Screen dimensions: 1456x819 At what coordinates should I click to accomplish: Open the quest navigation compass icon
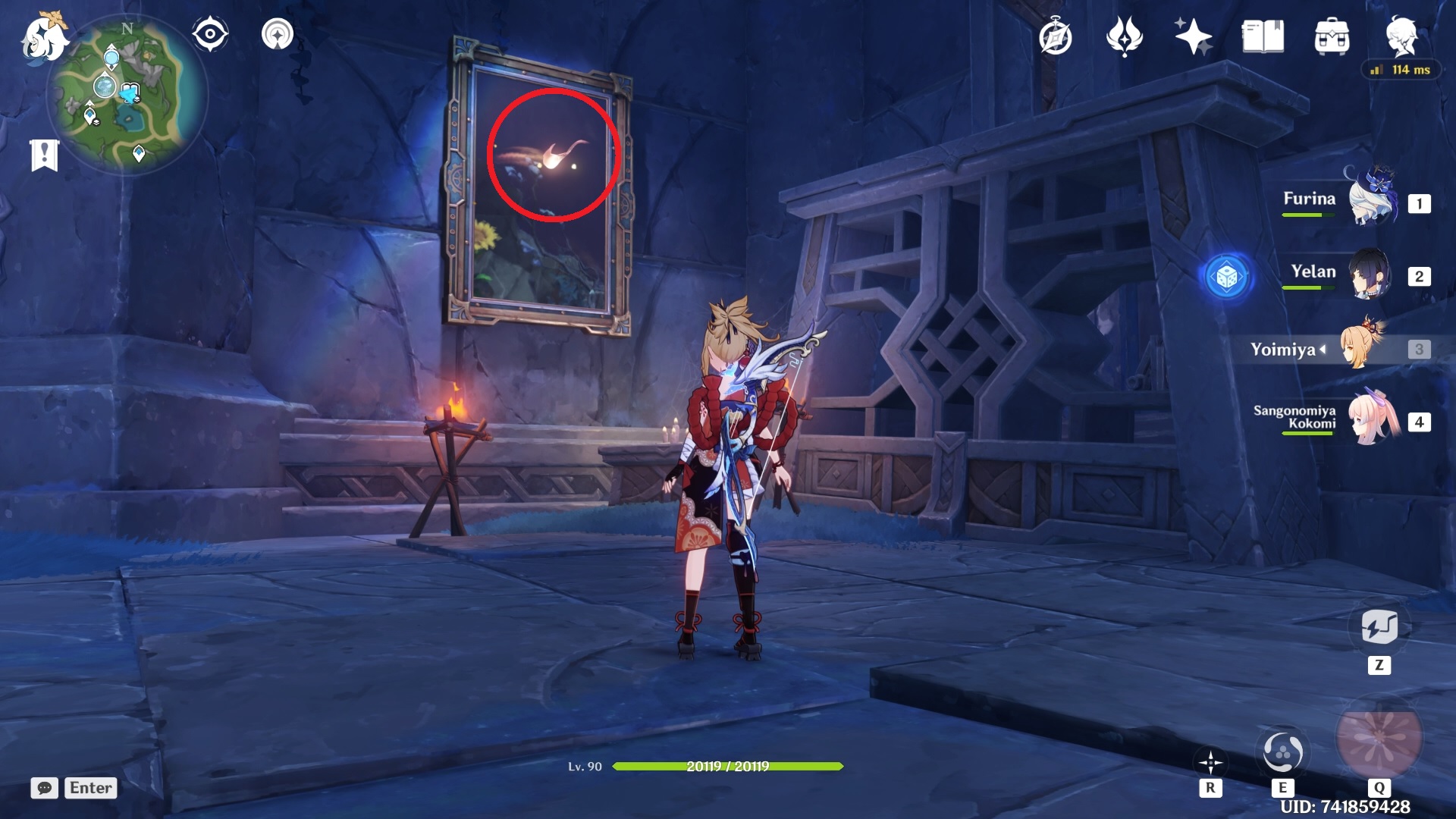coord(277,33)
